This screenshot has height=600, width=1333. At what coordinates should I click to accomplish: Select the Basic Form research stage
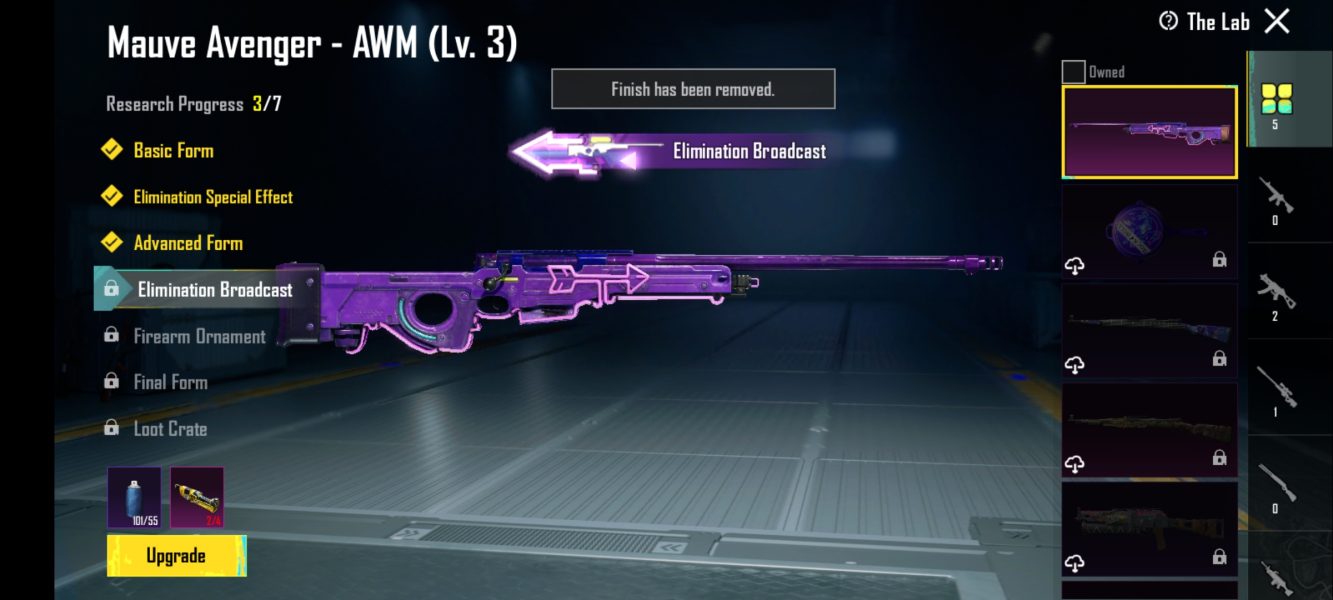(173, 151)
